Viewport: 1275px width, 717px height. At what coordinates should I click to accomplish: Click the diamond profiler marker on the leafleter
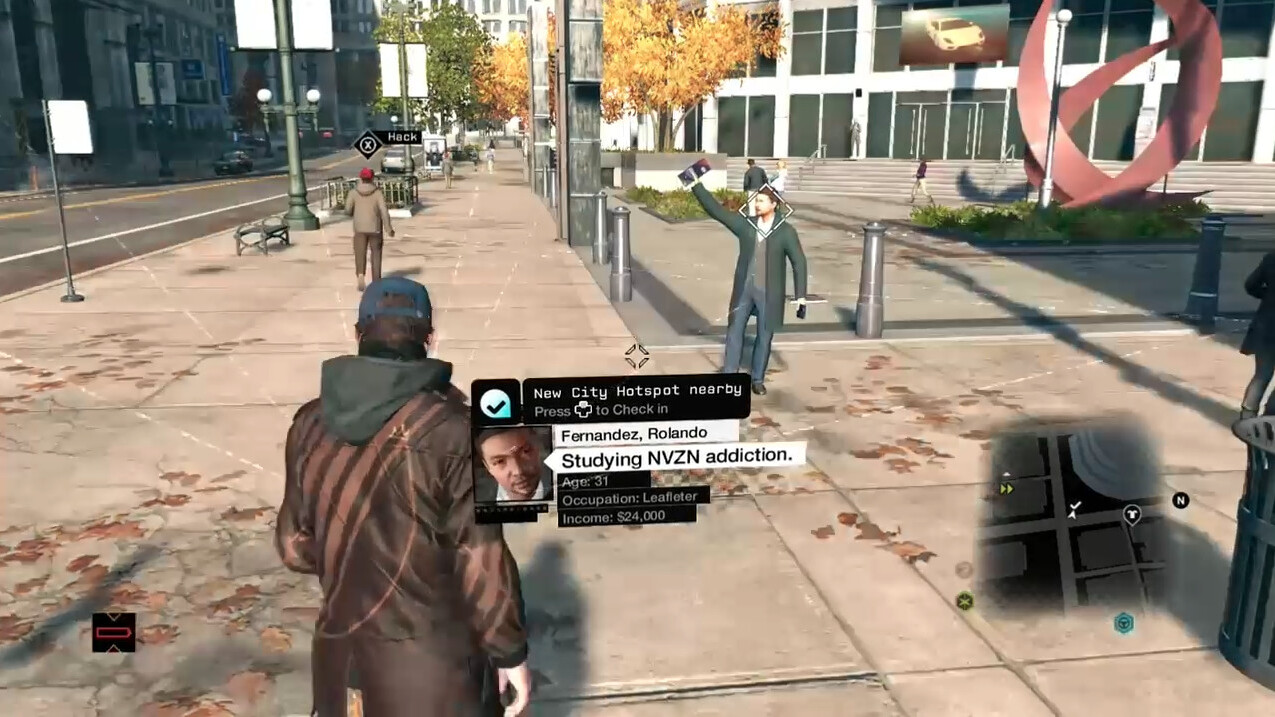click(767, 211)
